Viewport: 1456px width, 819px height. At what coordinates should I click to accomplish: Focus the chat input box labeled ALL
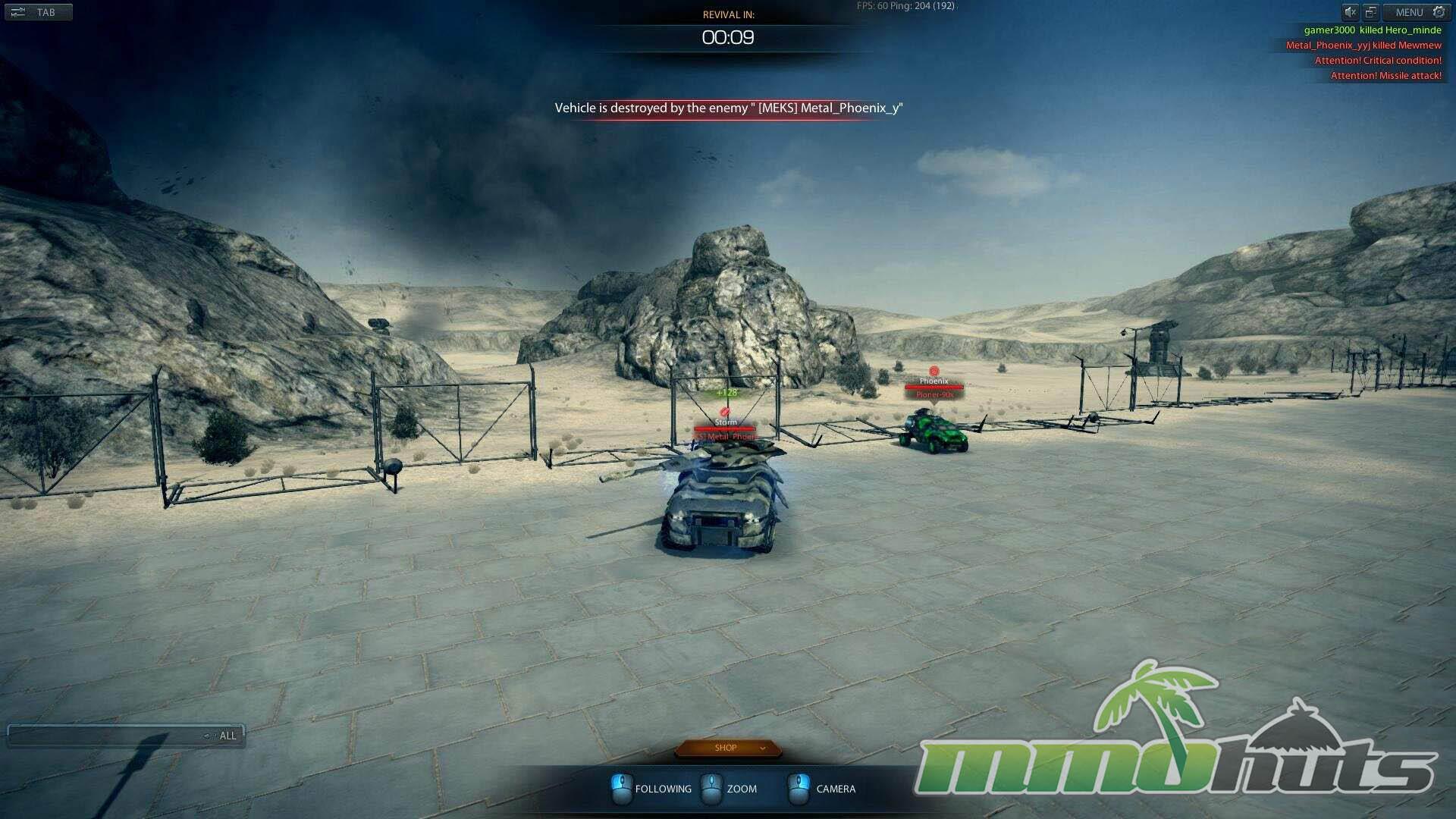[x=106, y=736]
